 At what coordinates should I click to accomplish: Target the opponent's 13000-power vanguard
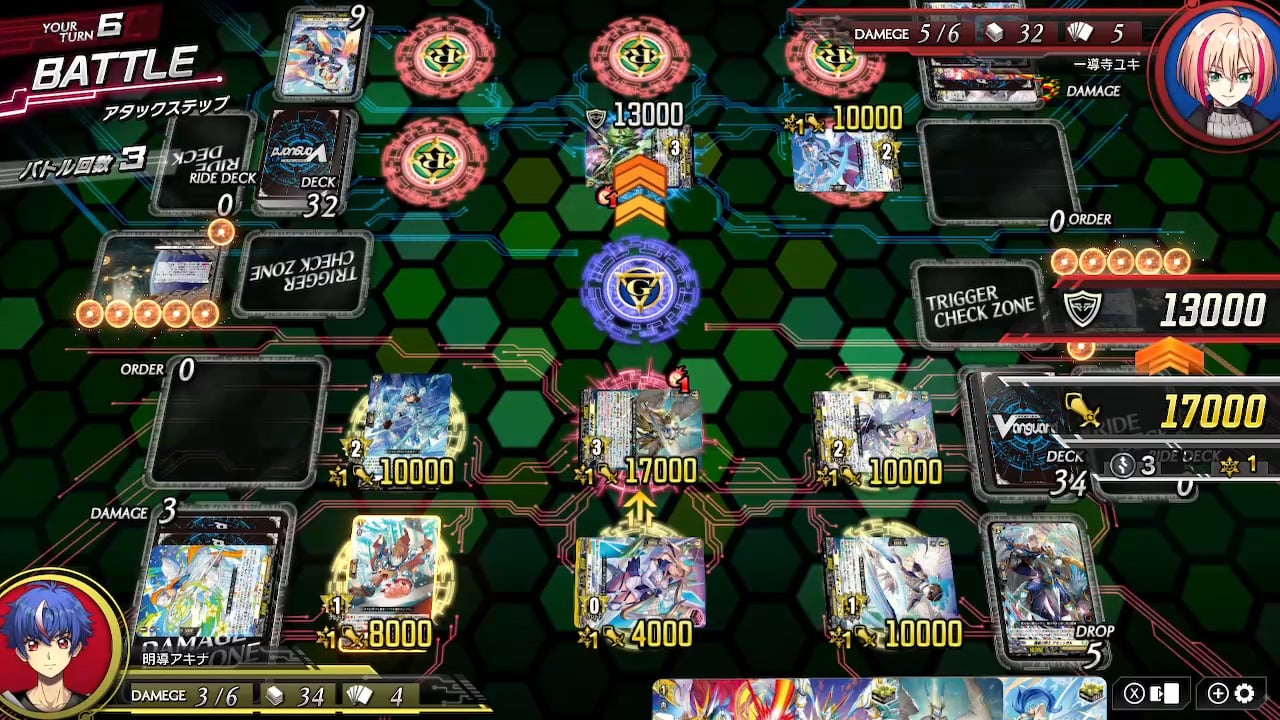coord(640,155)
